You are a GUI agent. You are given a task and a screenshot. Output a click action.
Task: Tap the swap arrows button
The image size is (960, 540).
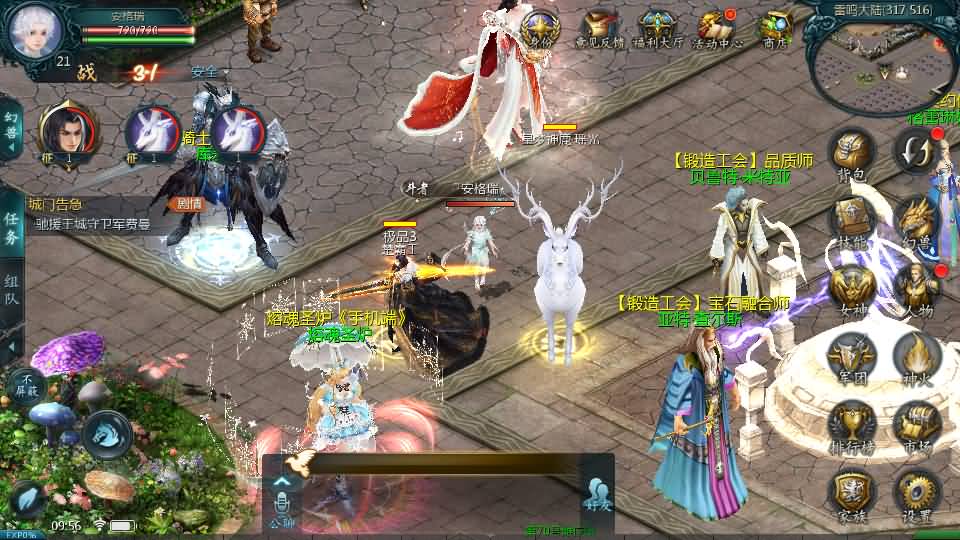915,150
